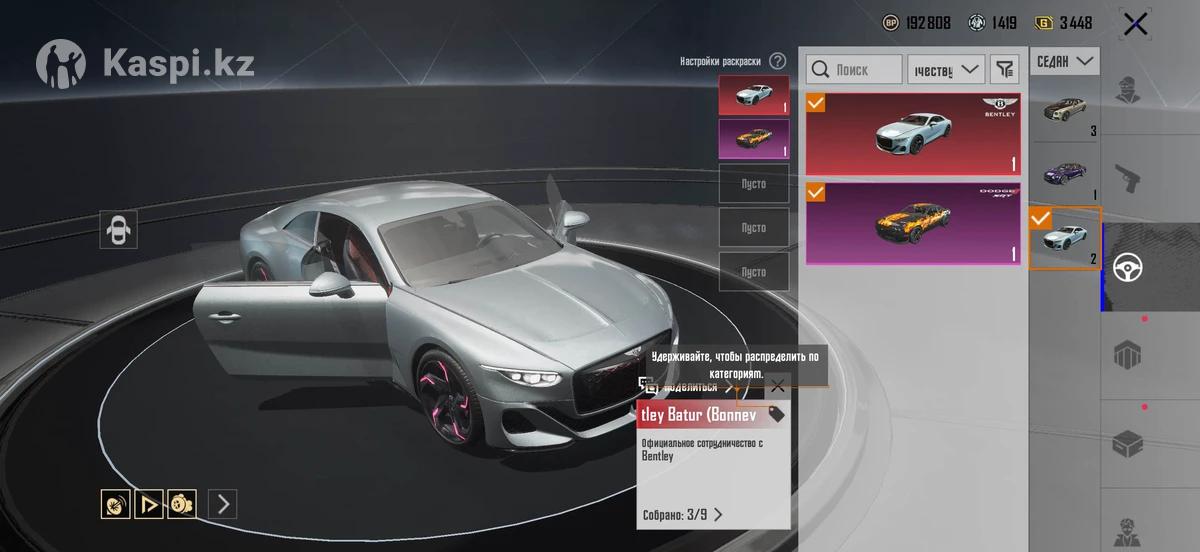1200x552 pixels.
Task: Toggle the car doors view icon
Action: [x=119, y=229]
